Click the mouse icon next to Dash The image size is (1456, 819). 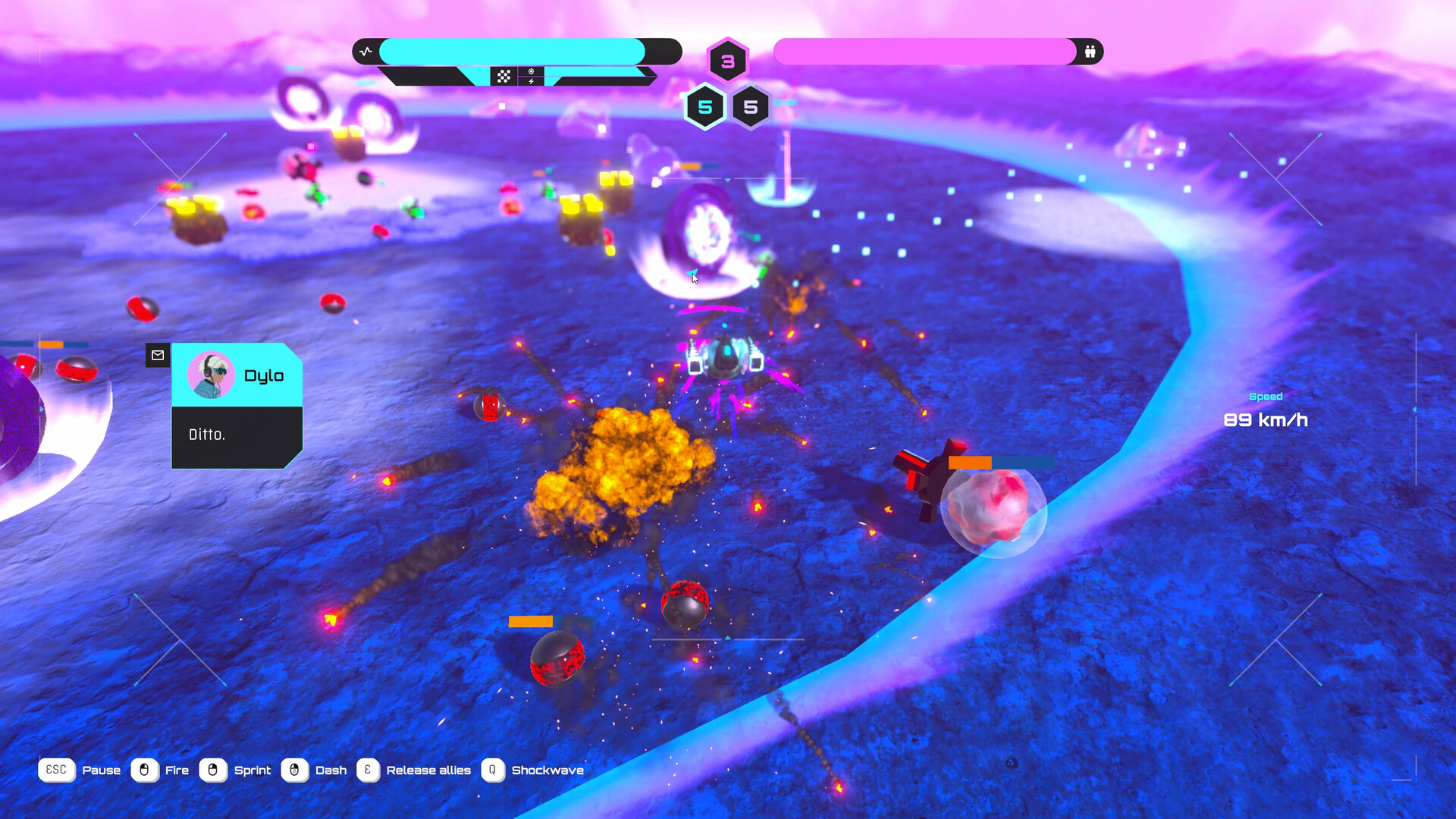(294, 770)
